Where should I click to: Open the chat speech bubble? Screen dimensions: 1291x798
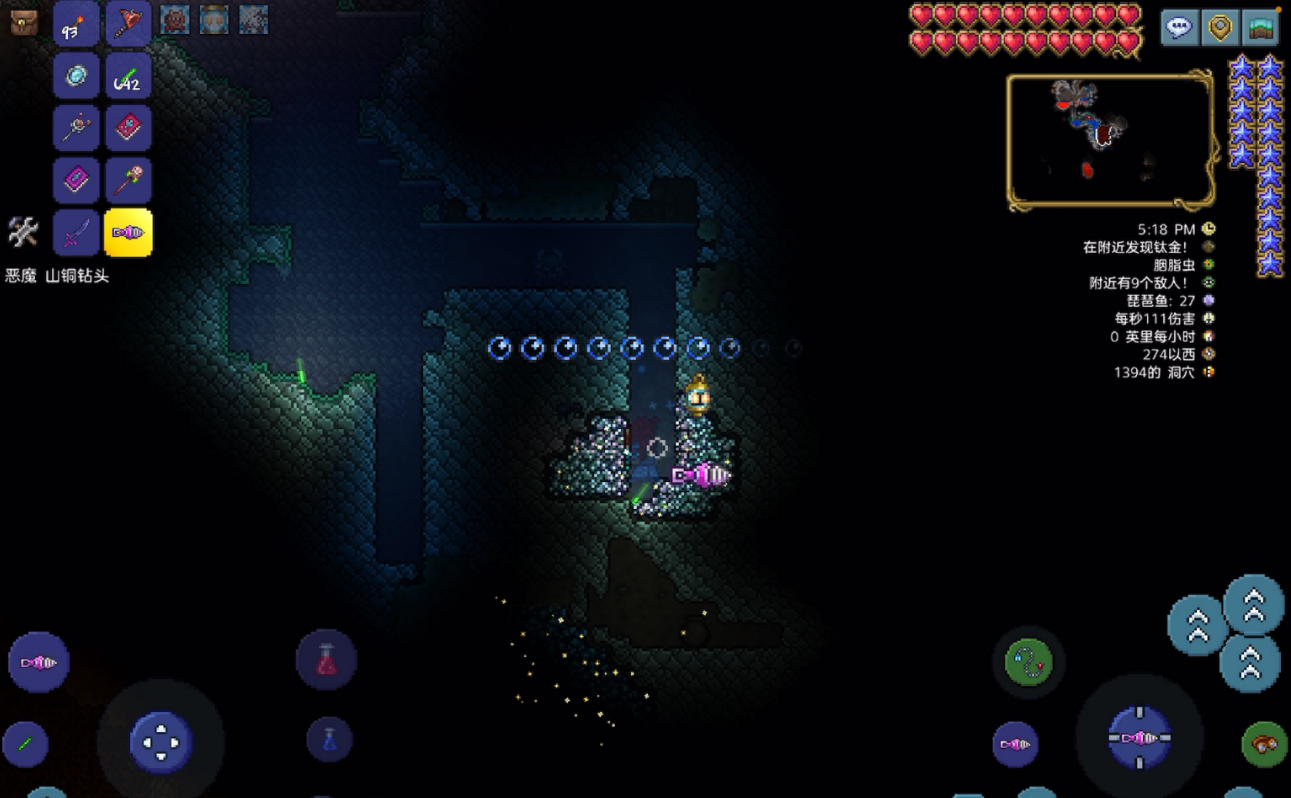[x=1180, y=27]
